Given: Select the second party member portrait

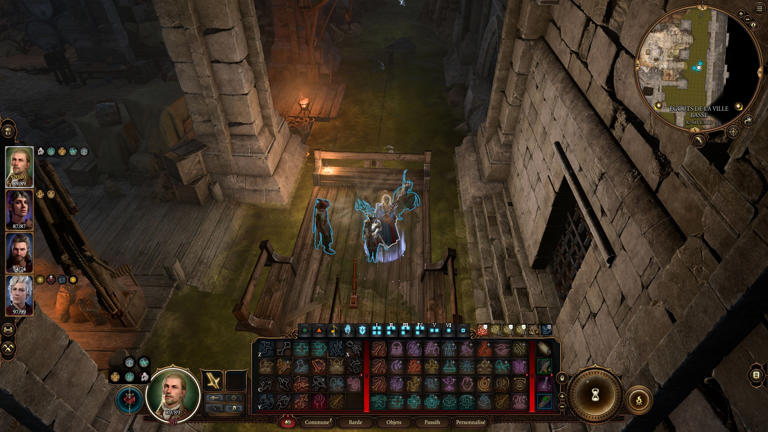Looking at the screenshot, I should [19, 210].
